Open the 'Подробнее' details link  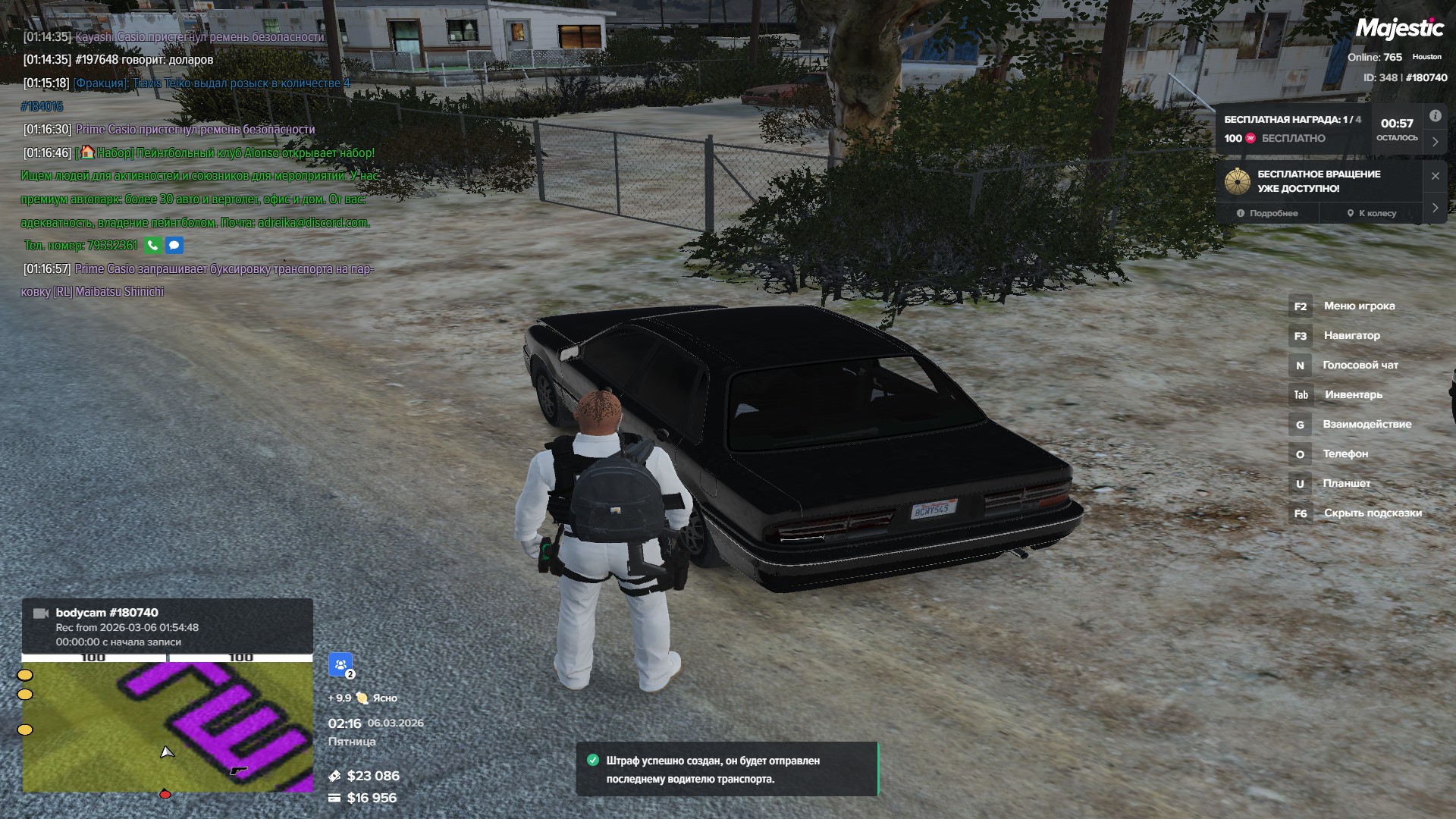click(x=1267, y=213)
